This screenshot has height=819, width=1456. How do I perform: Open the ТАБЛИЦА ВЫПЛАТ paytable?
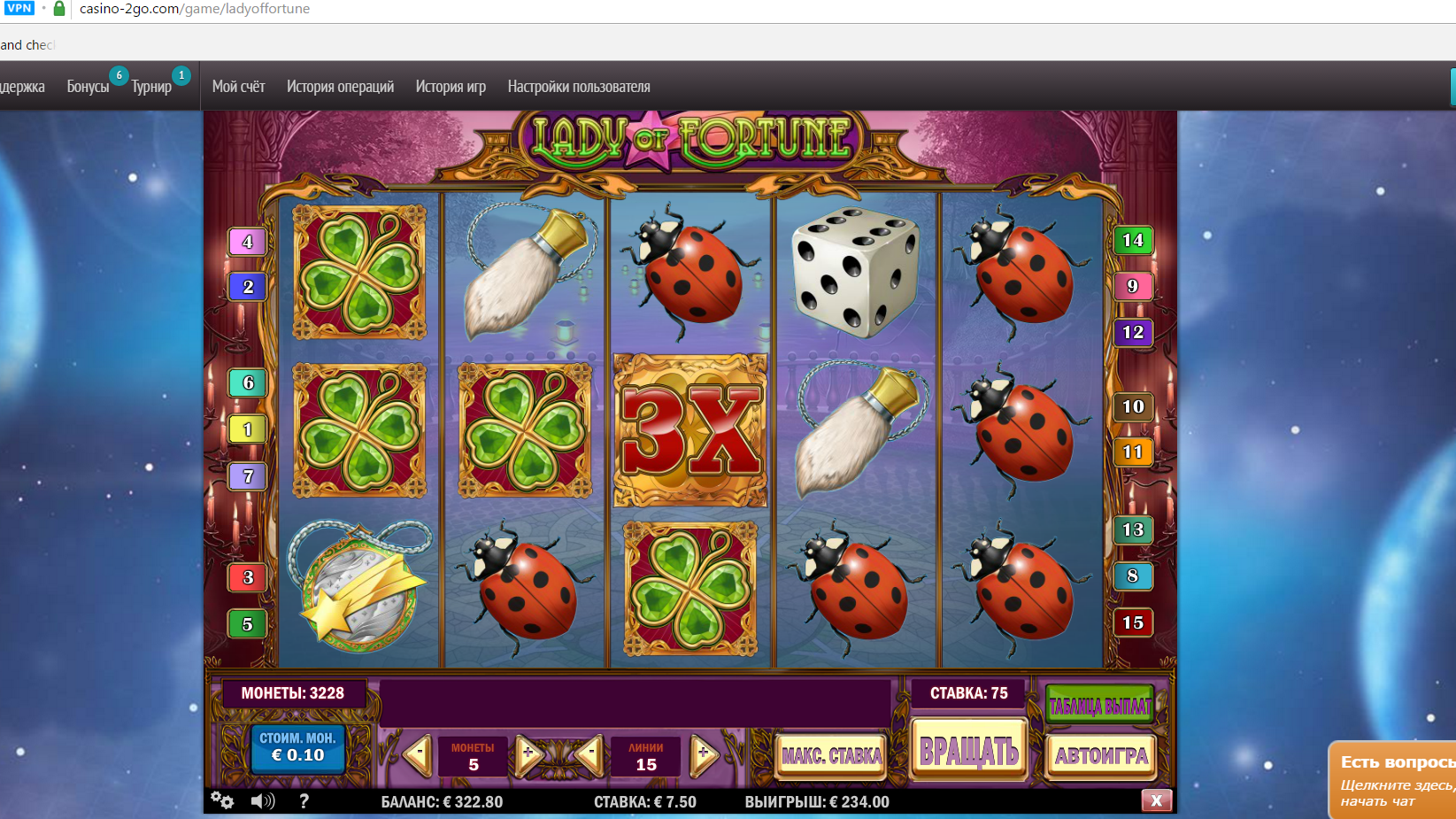[x=1100, y=706]
